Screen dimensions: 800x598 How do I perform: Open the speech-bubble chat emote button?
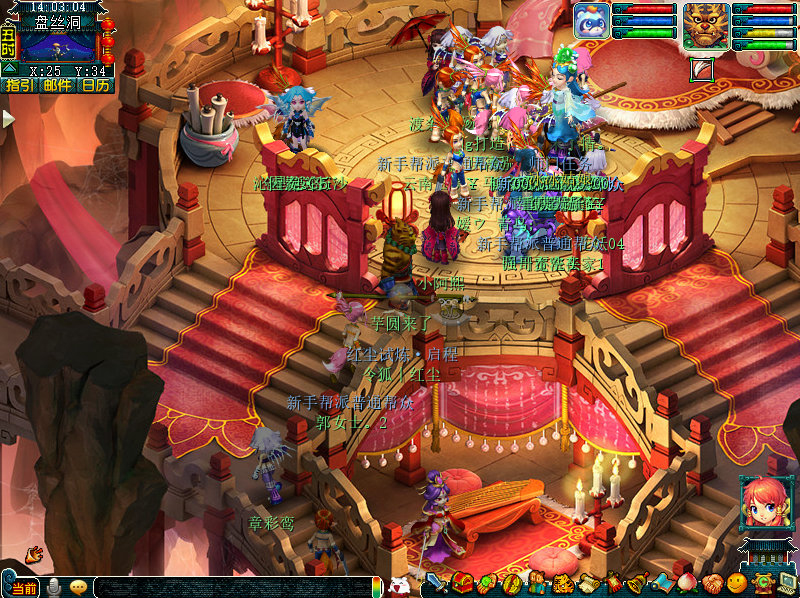(x=78, y=587)
